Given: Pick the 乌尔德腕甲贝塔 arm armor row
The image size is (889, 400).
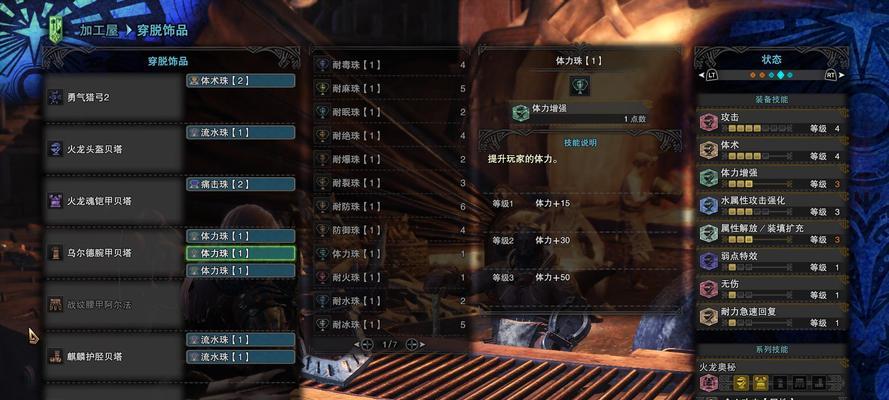Looking at the screenshot, I should [x=112, y=253].
